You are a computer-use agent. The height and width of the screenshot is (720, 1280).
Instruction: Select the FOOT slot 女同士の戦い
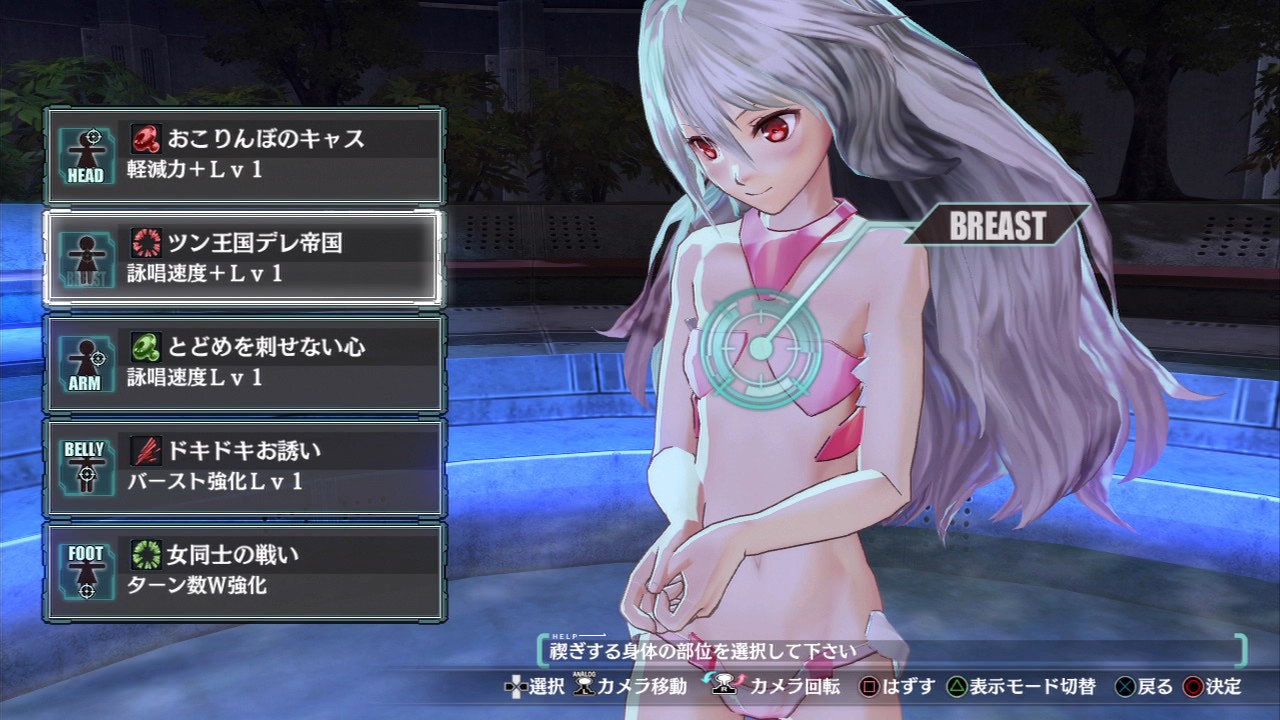[244, 570]
